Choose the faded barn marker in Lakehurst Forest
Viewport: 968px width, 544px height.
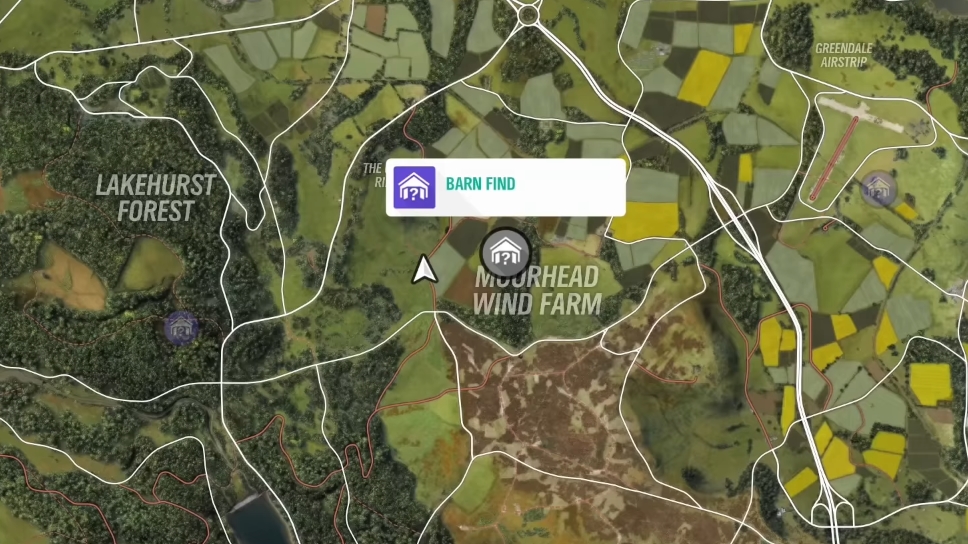181,326
